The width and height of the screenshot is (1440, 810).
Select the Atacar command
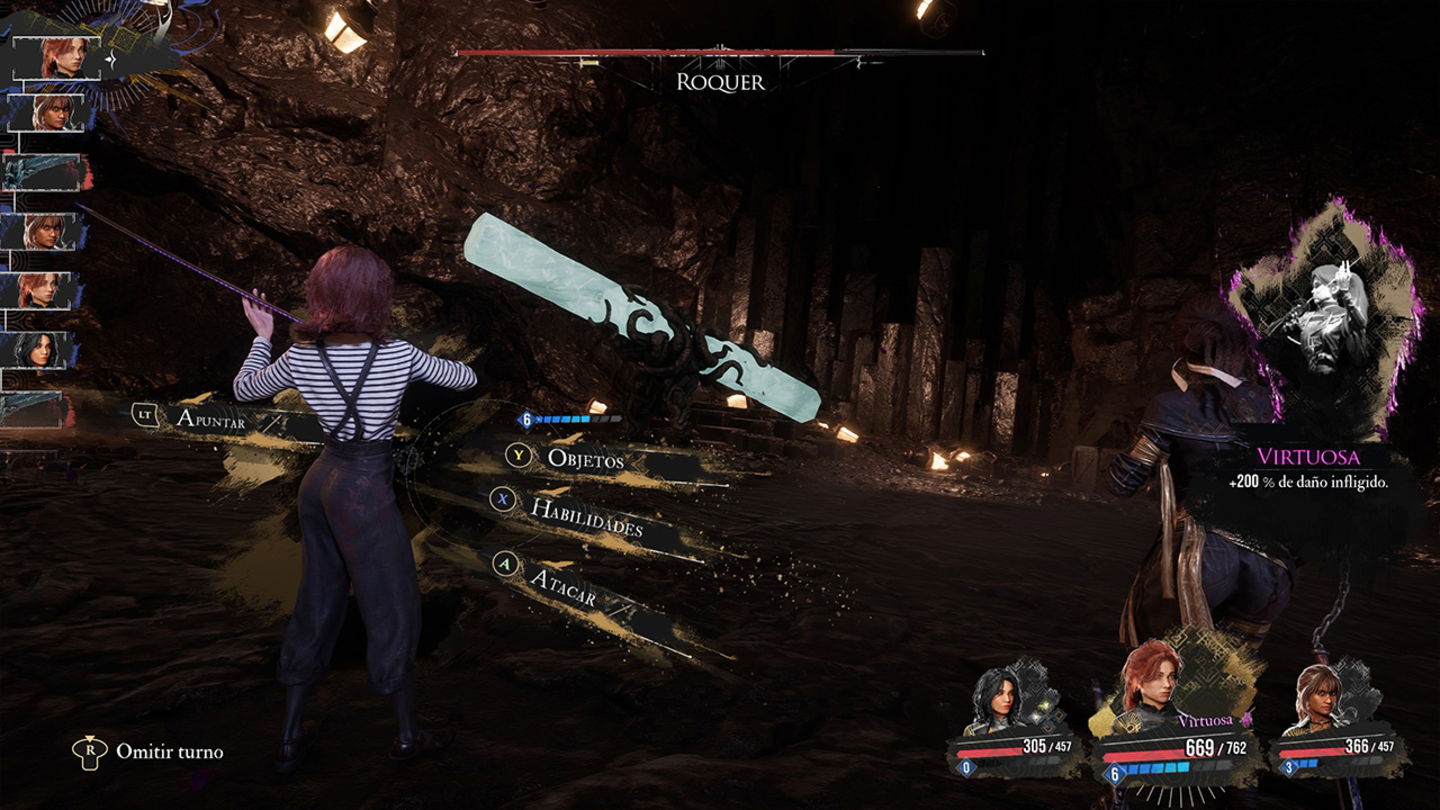coord(562,587)
